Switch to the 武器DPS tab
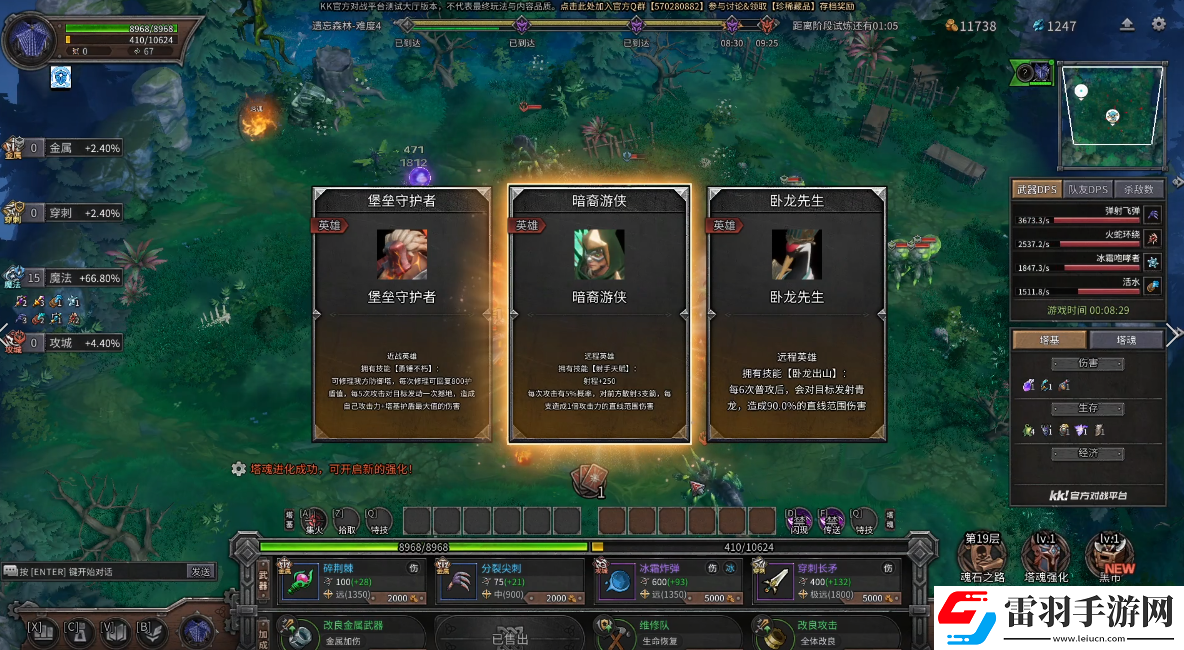This screenshot has height=650, width=1184. 1035,189
